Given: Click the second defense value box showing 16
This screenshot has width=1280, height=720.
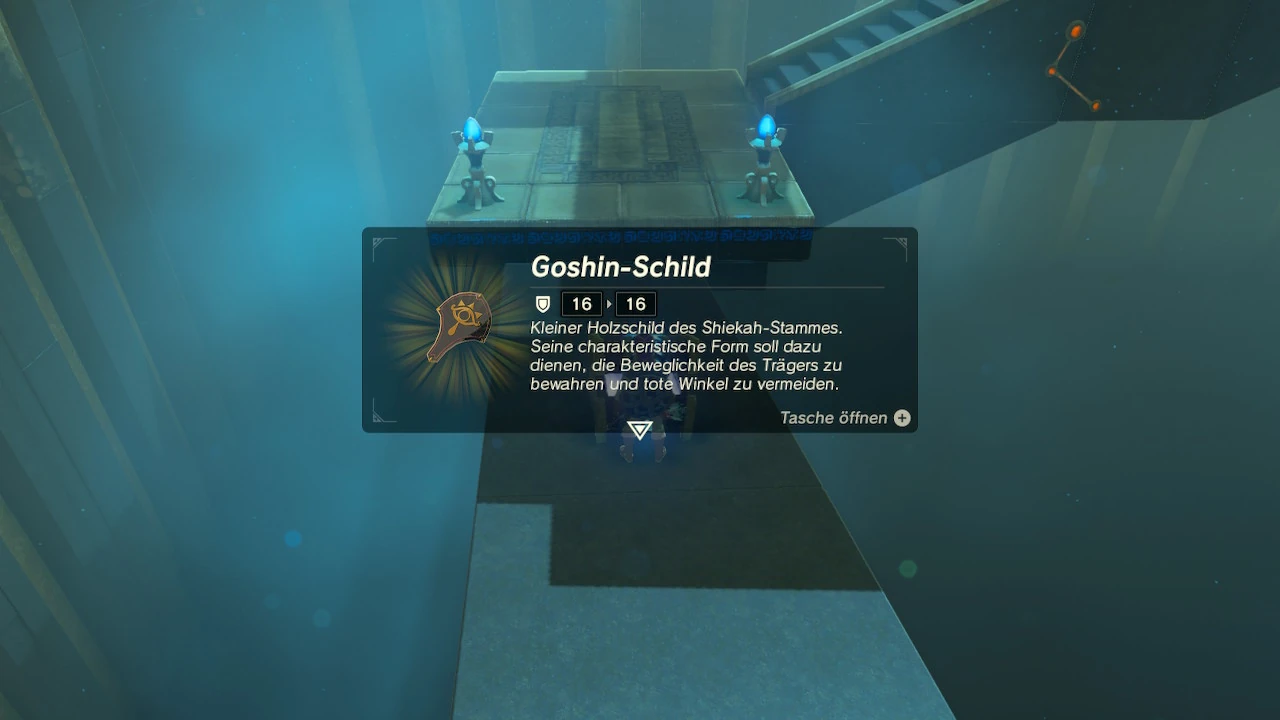Looking at the screenshot, I should pos(637,304).
